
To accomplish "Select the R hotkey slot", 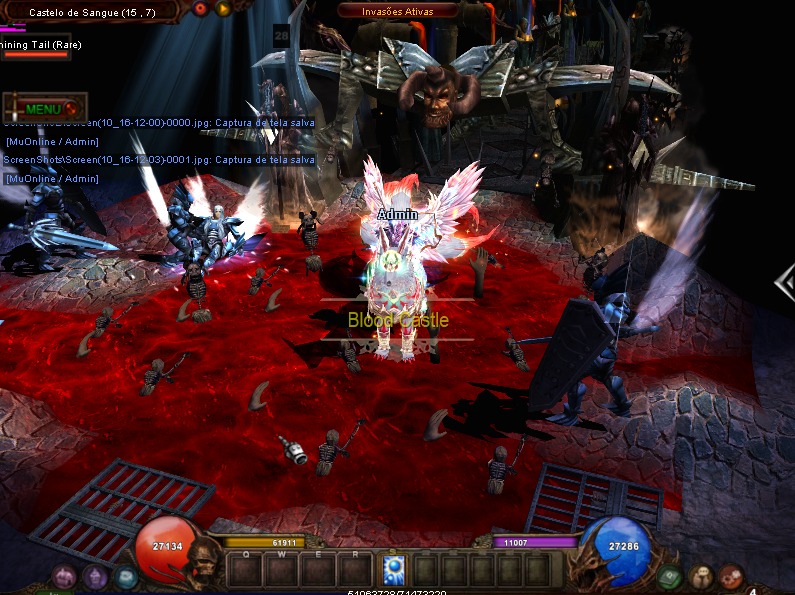I will tap(355, 569).
